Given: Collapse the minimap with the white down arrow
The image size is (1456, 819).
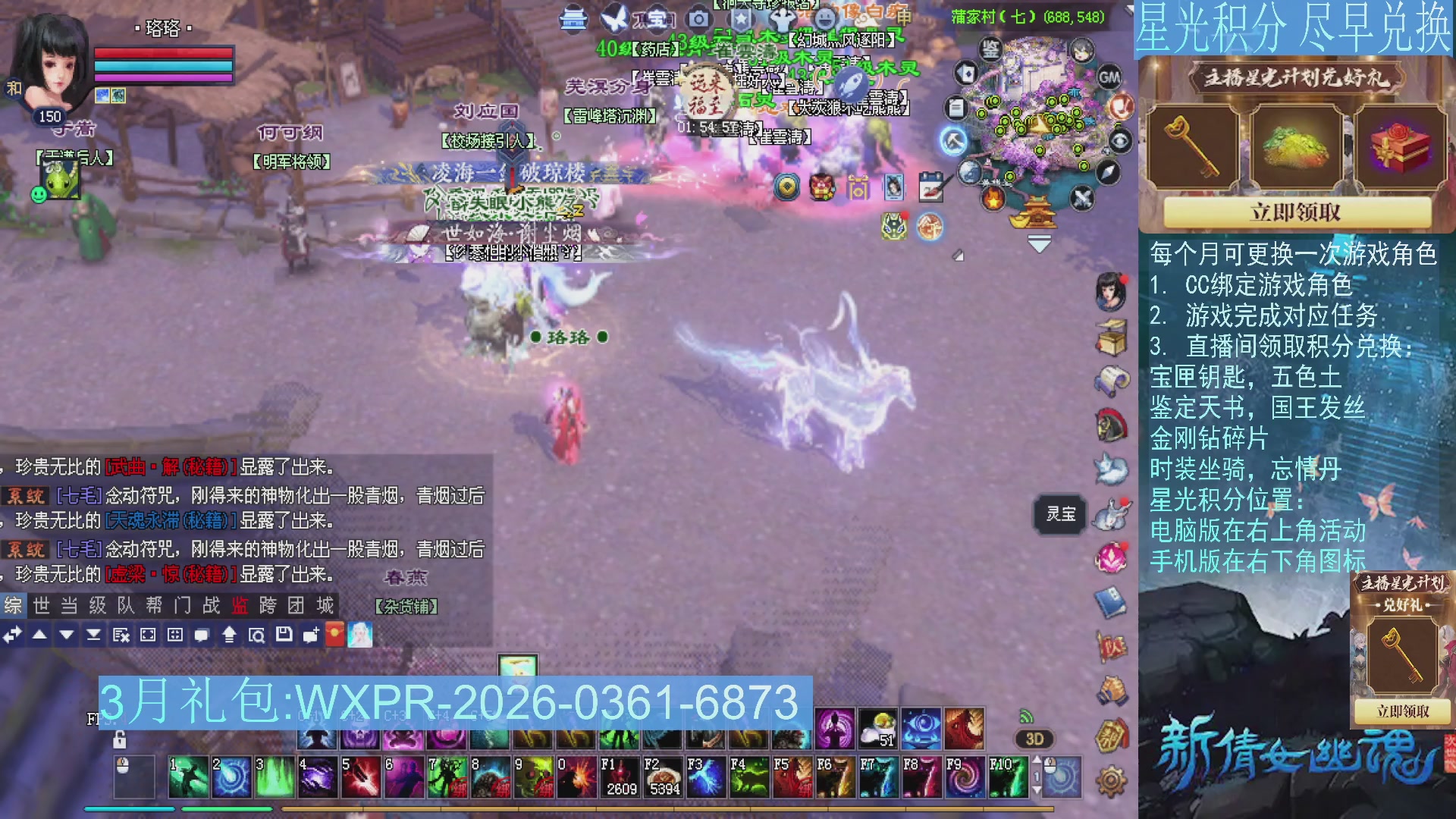Looking at the screenshot, I should pyautogui.click(x=1040, y=243).
